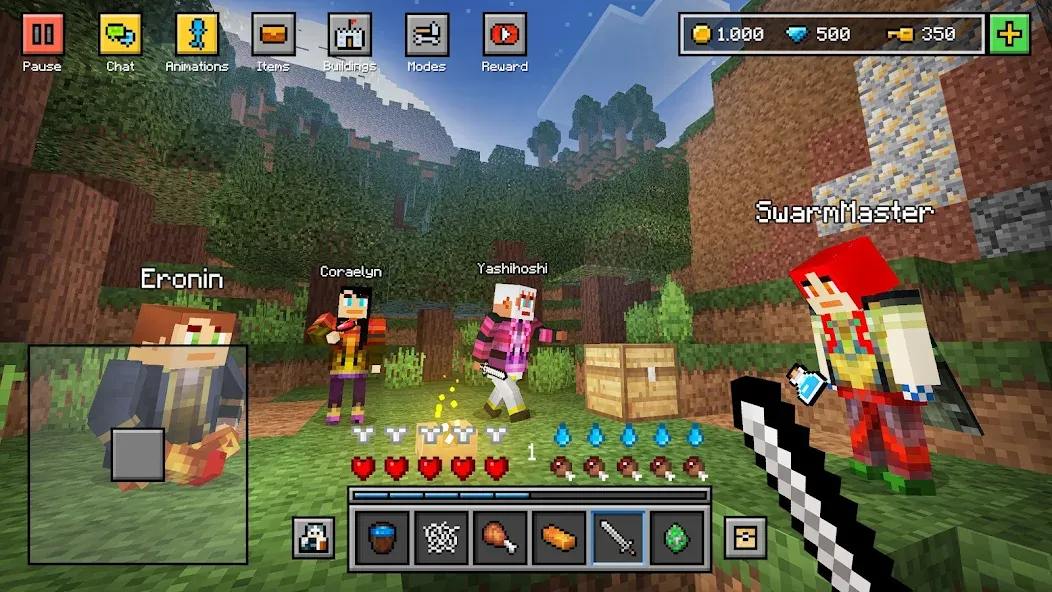Select the bread hotbar slot

558,539
